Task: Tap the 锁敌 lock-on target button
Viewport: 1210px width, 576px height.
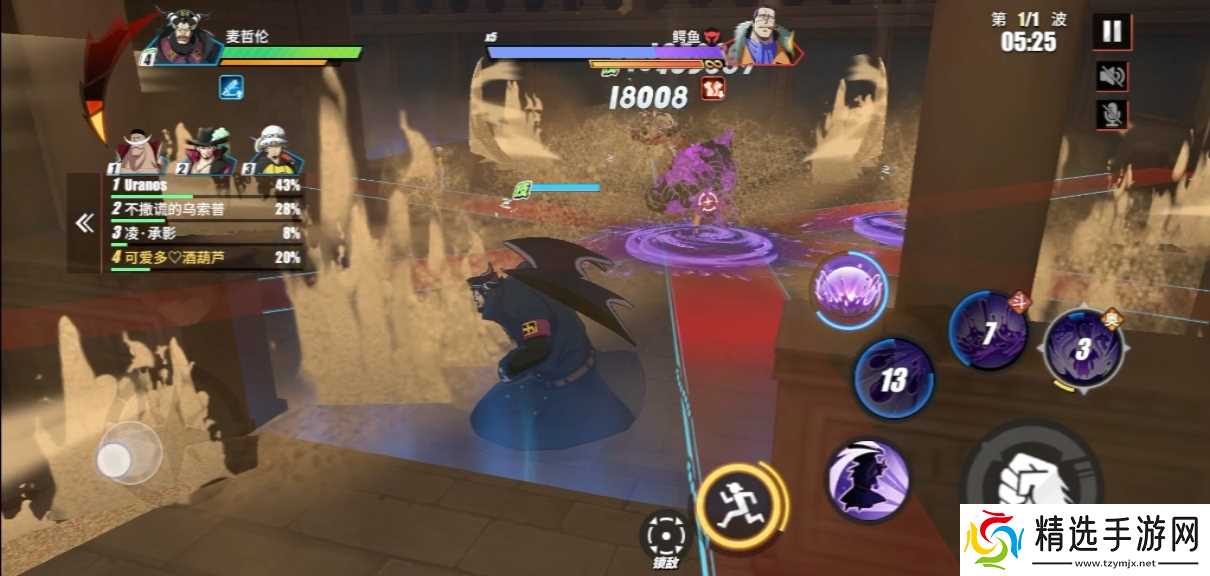Action: (664, 540)
